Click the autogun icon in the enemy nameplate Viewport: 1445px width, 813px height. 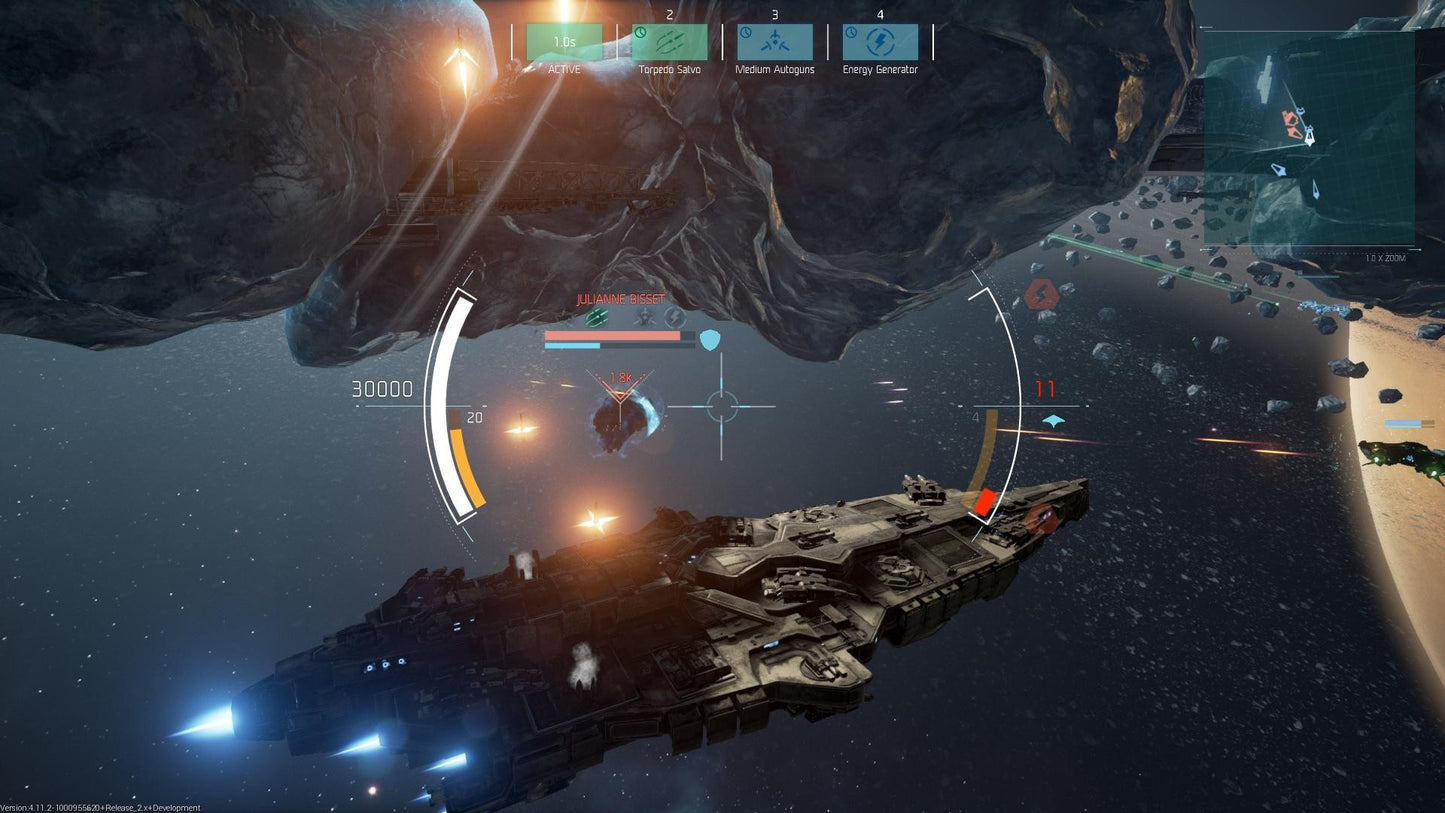(x=645, y=316)
